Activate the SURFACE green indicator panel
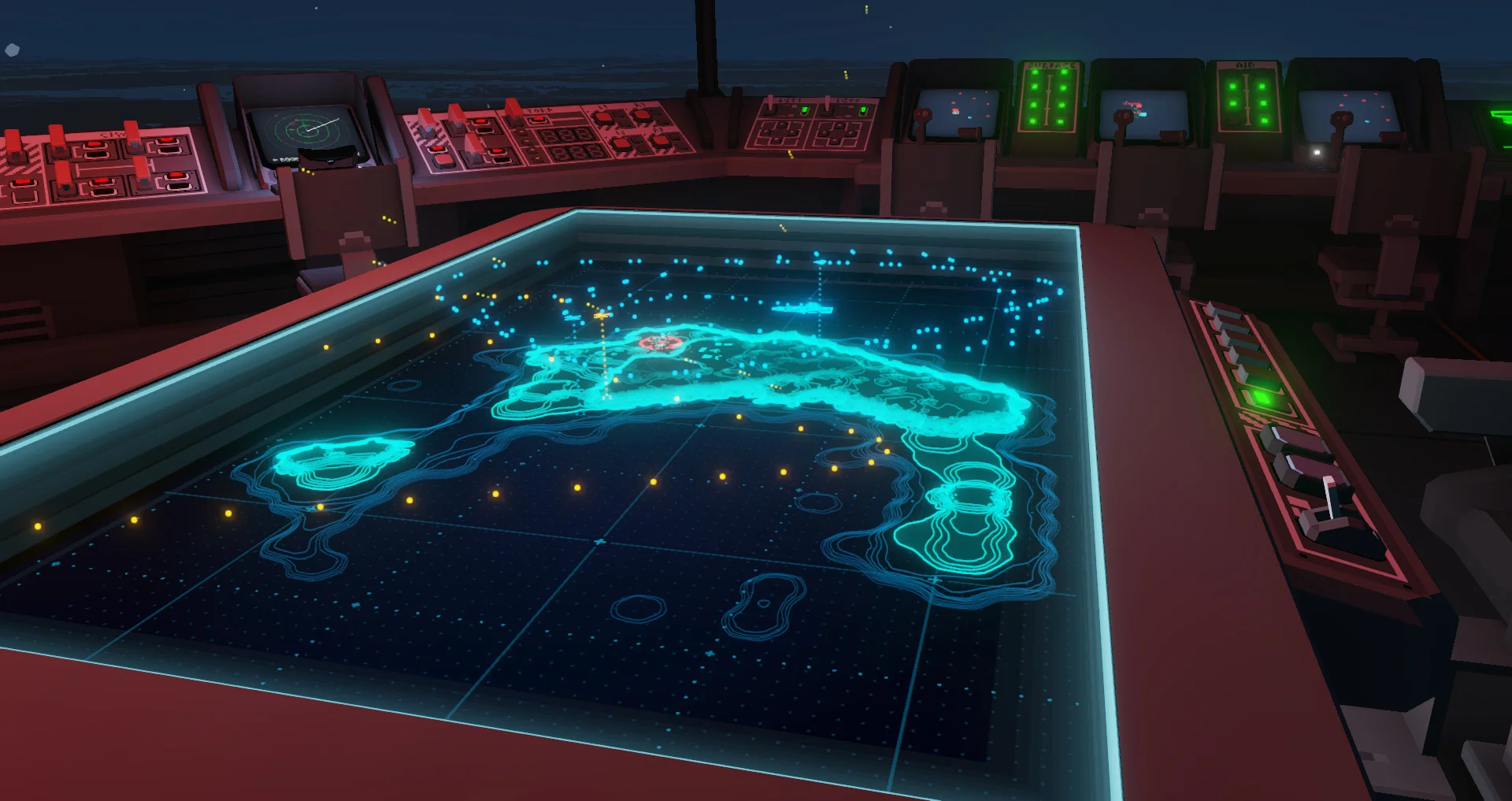This screenshot has height=801, width=1512. point(1049,98)
